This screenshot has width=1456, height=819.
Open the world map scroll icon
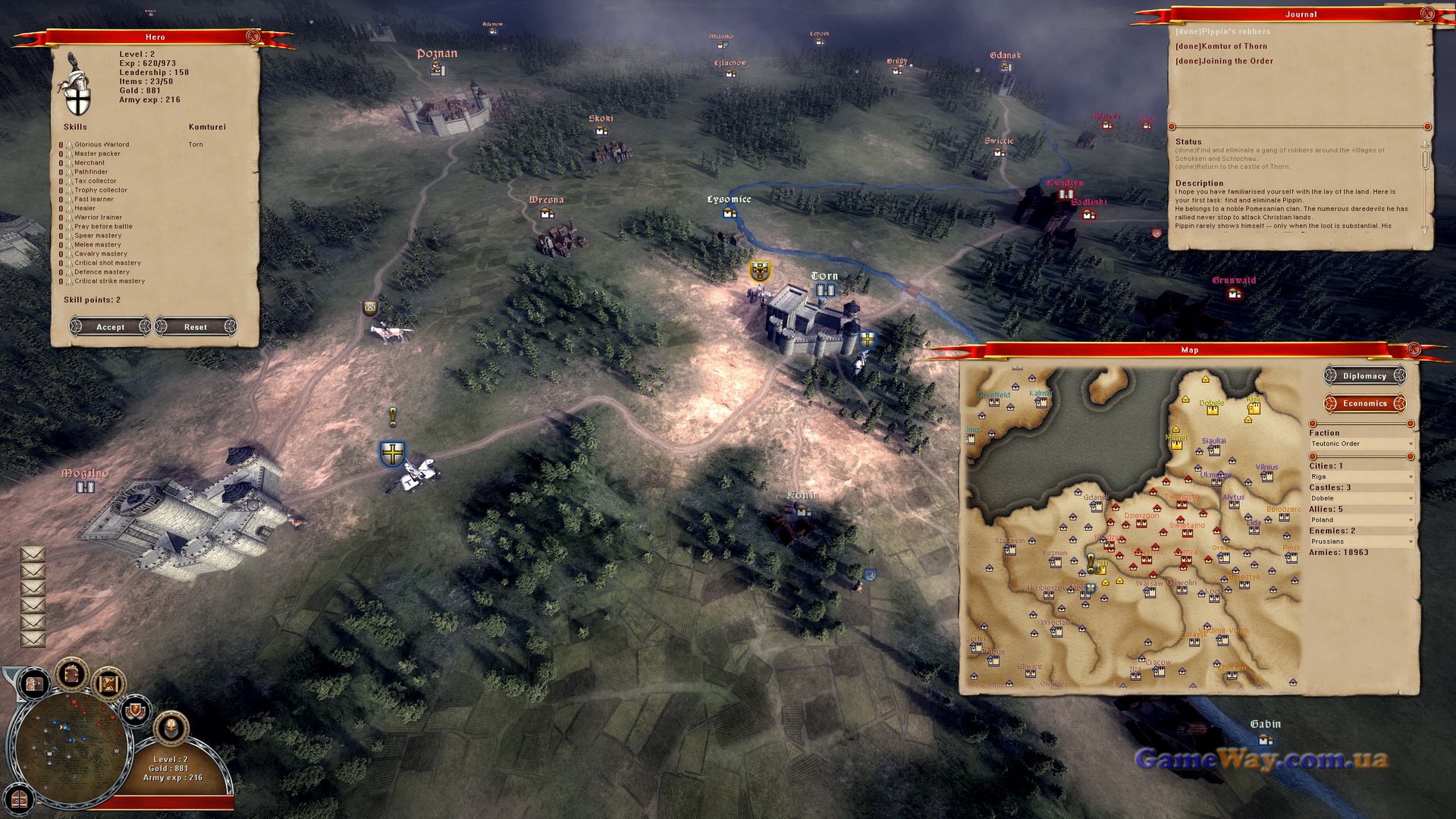[108, 684]
